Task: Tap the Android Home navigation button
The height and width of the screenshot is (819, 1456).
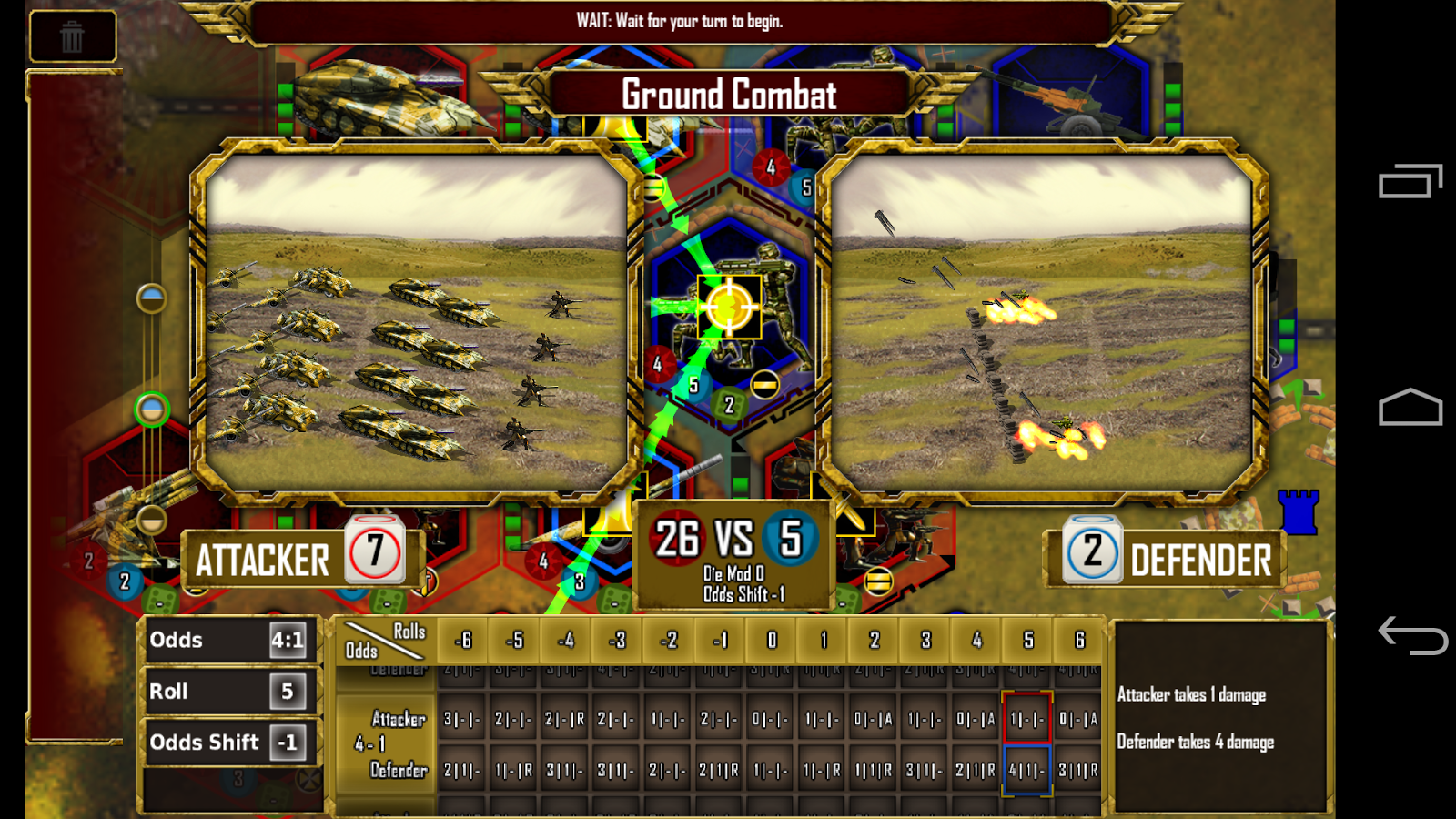Action: point(1409,408)
